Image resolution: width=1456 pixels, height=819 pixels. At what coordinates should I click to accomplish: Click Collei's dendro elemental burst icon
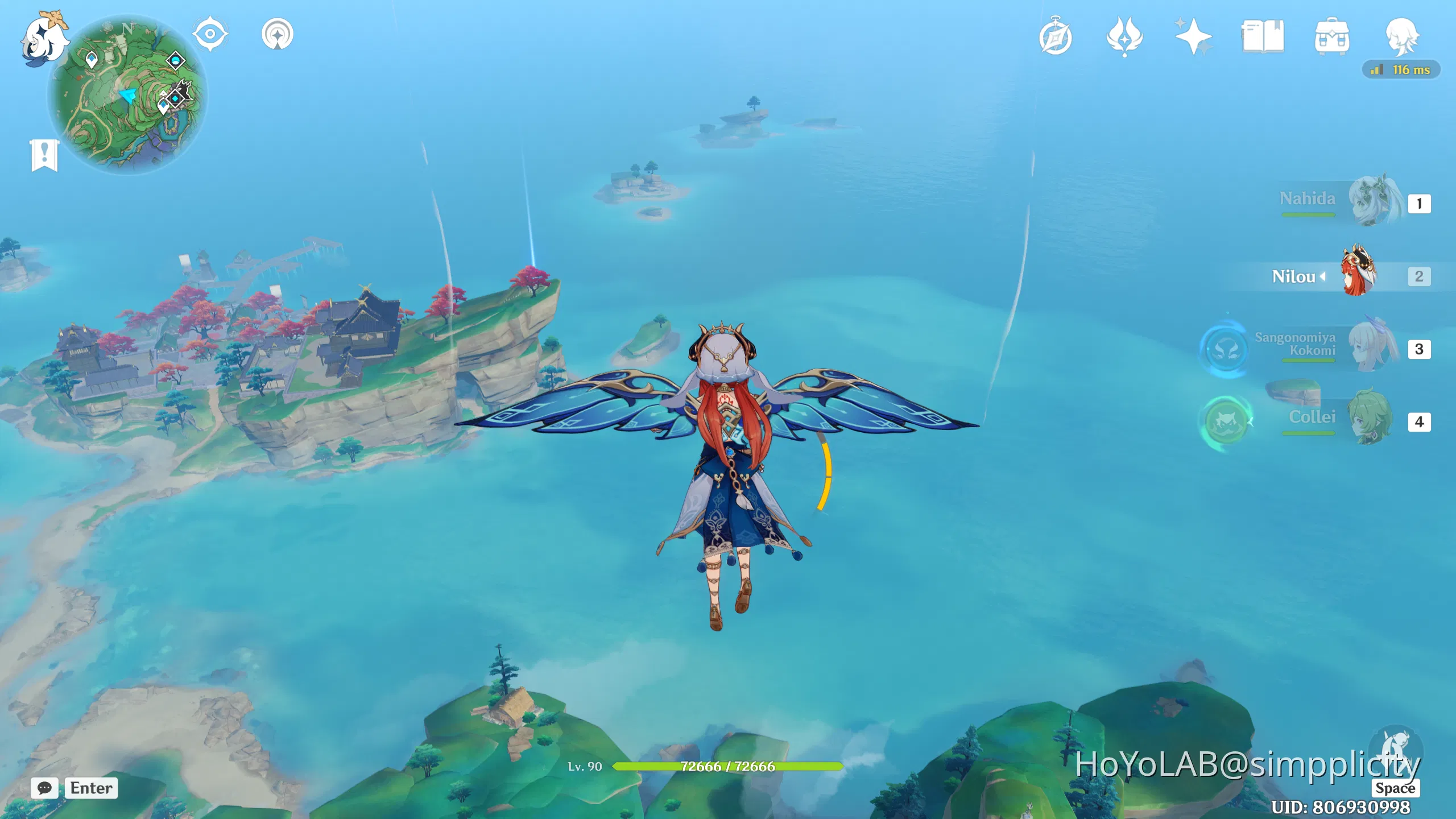pos(1226,422)
